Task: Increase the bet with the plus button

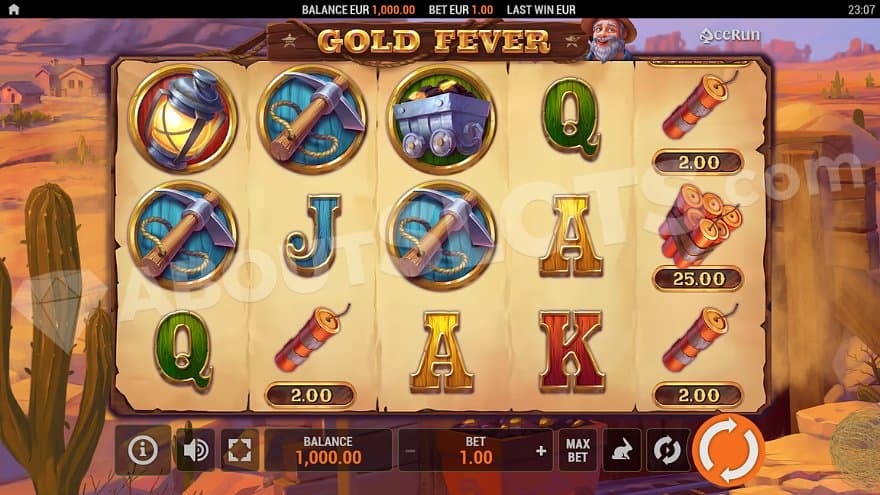Action: (x=541, y=451)
